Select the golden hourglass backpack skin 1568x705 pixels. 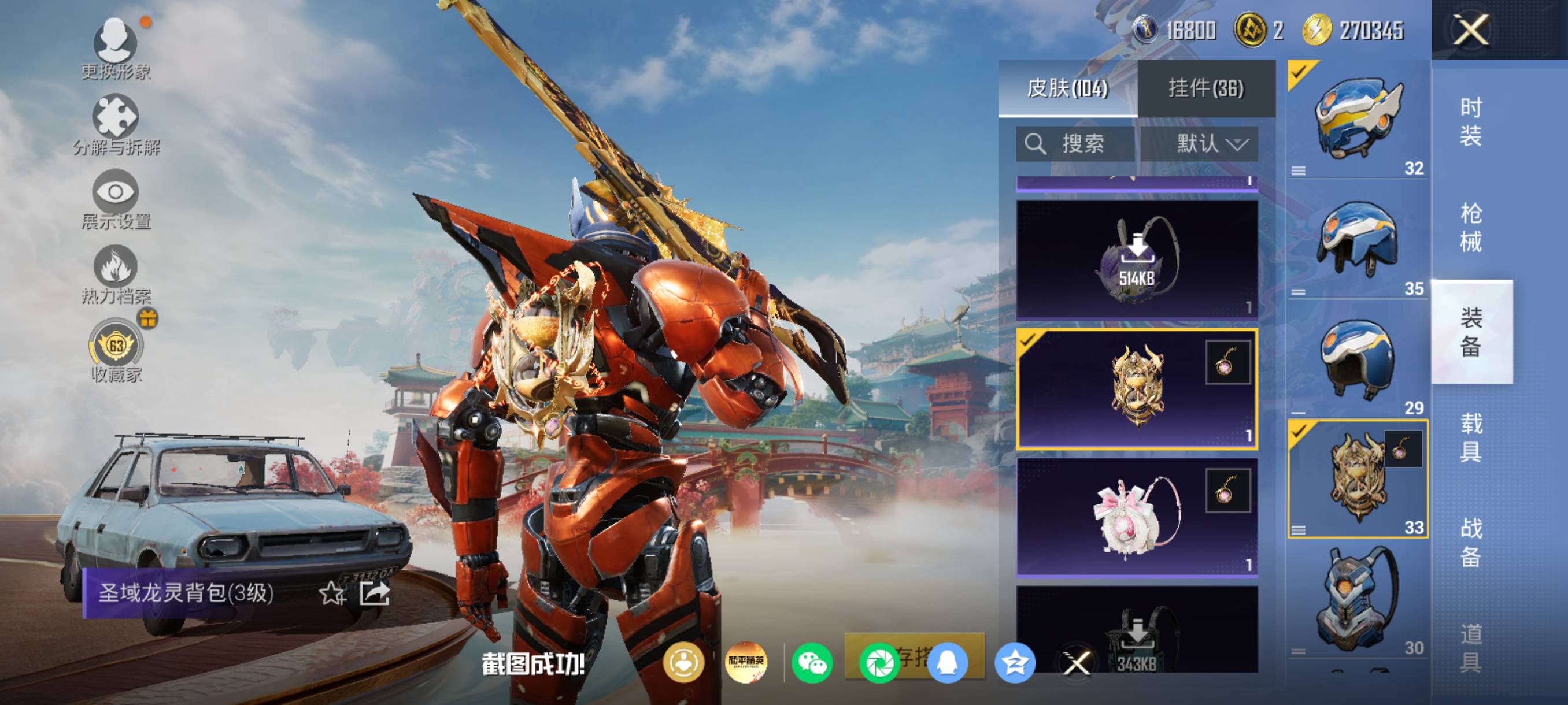(1137, 389)
